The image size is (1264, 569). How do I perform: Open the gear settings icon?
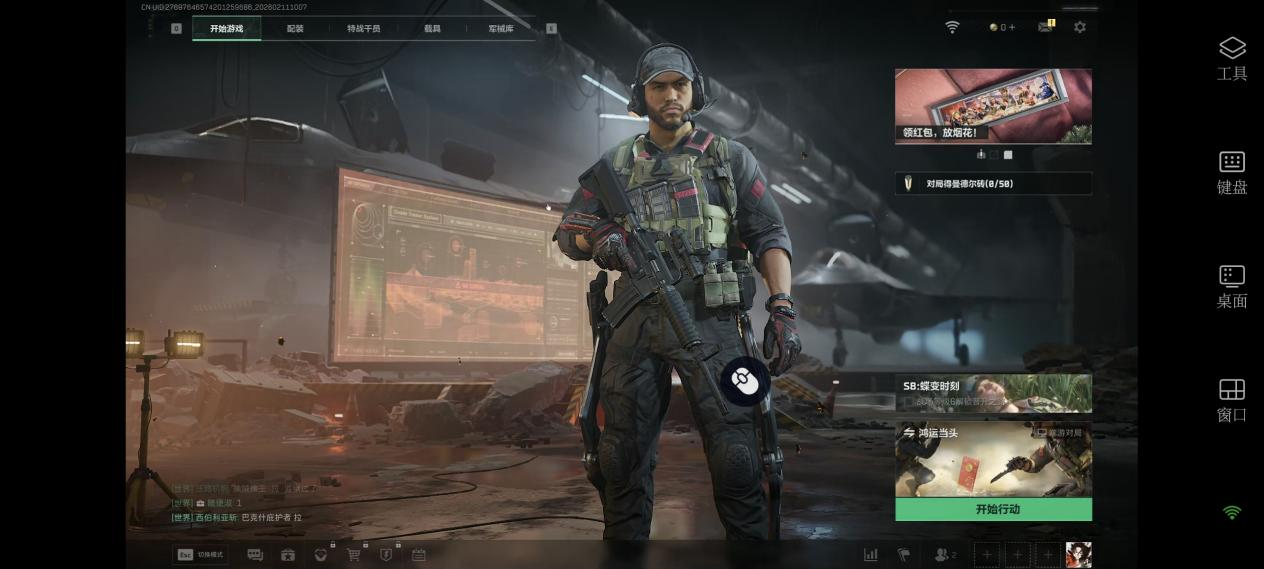point(1079,27)
